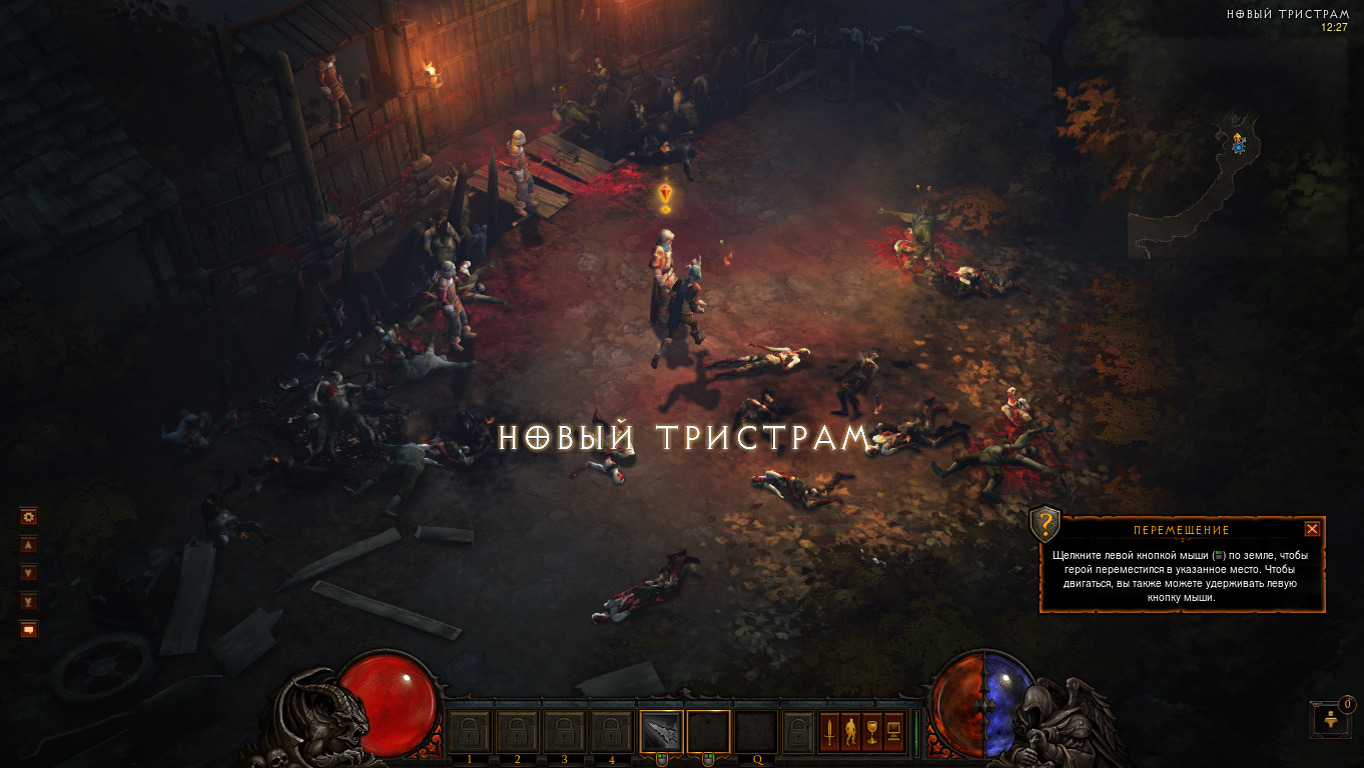Click the question mark shield help icon
The height and width of the screenshot is (768, 1364).
pos(1045,523)
